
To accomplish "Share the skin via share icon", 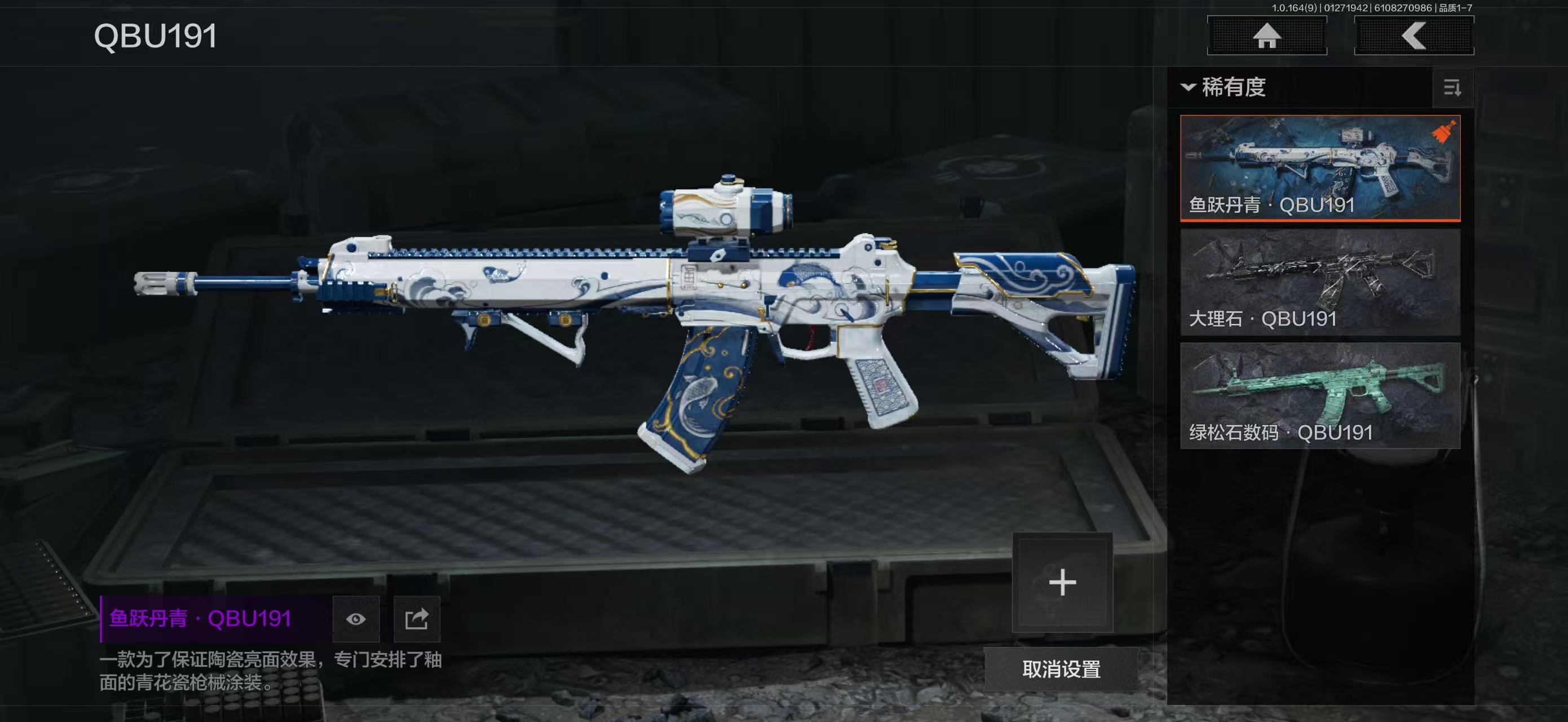I will point(417,619).
